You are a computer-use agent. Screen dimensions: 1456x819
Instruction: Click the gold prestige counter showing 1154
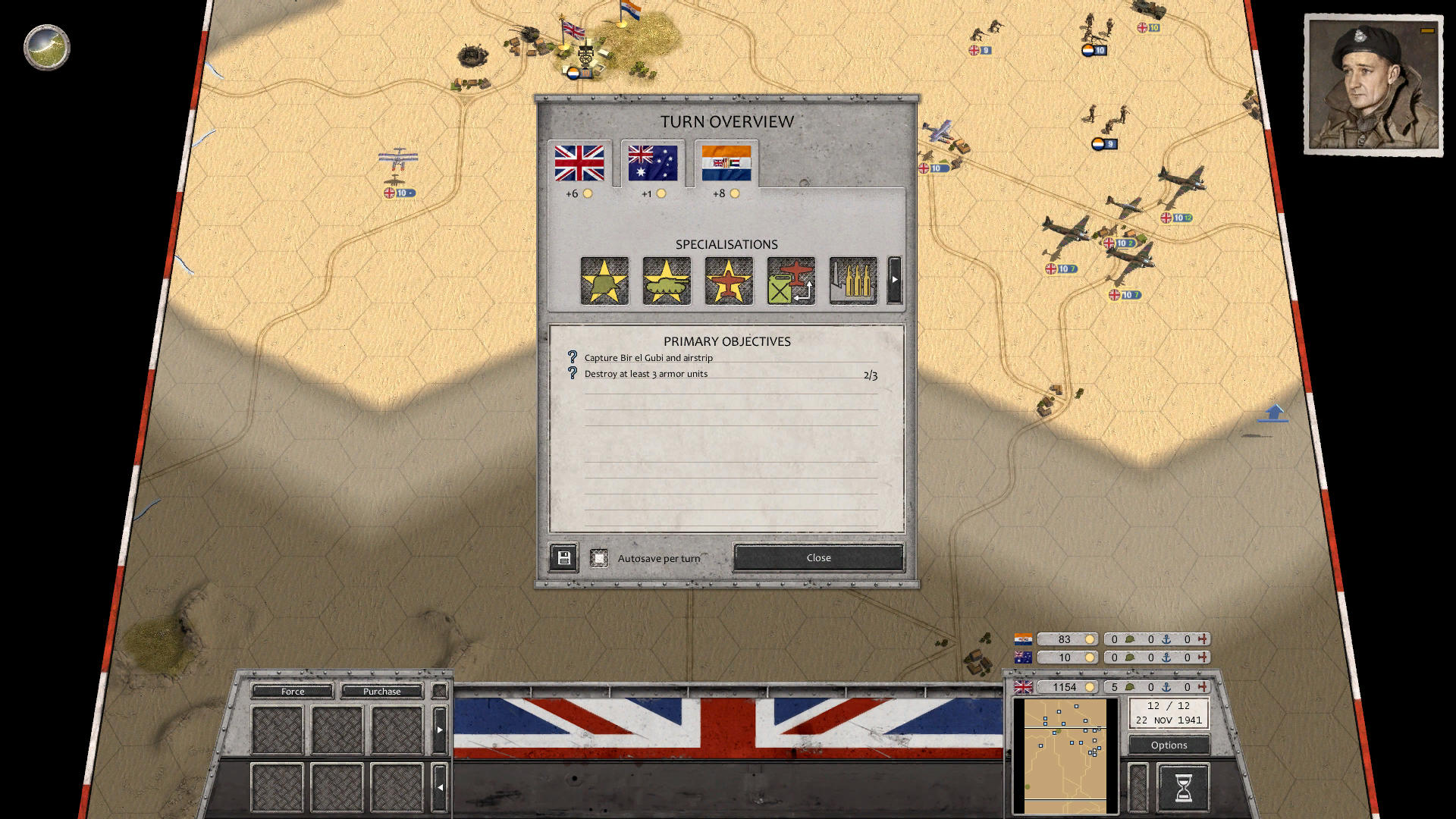click(1066, 687)
